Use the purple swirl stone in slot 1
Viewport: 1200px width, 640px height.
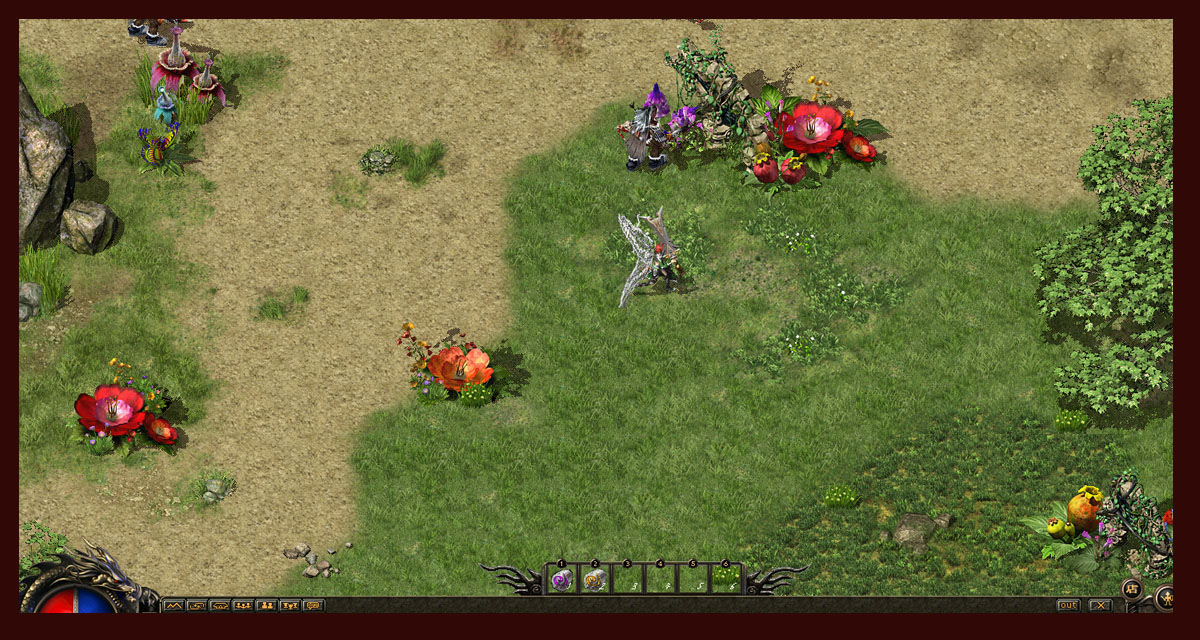[562, 580]
